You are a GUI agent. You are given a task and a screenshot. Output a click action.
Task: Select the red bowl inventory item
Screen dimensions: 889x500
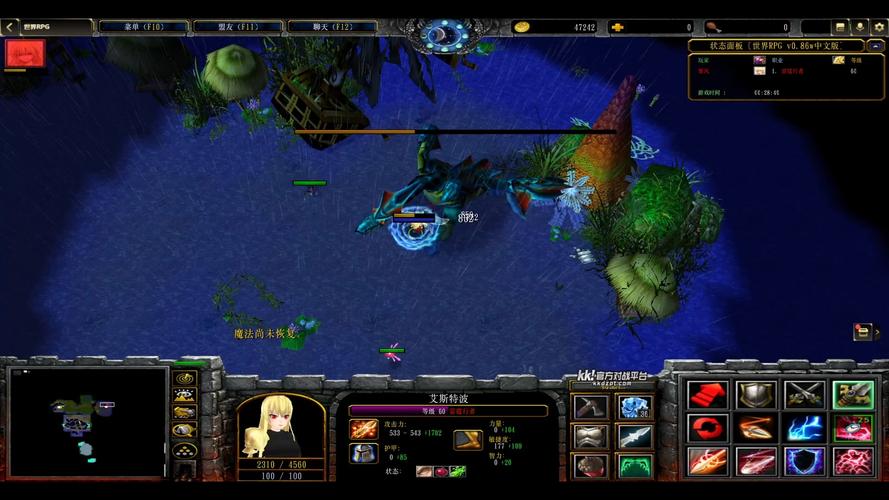(x=589, y=466)
